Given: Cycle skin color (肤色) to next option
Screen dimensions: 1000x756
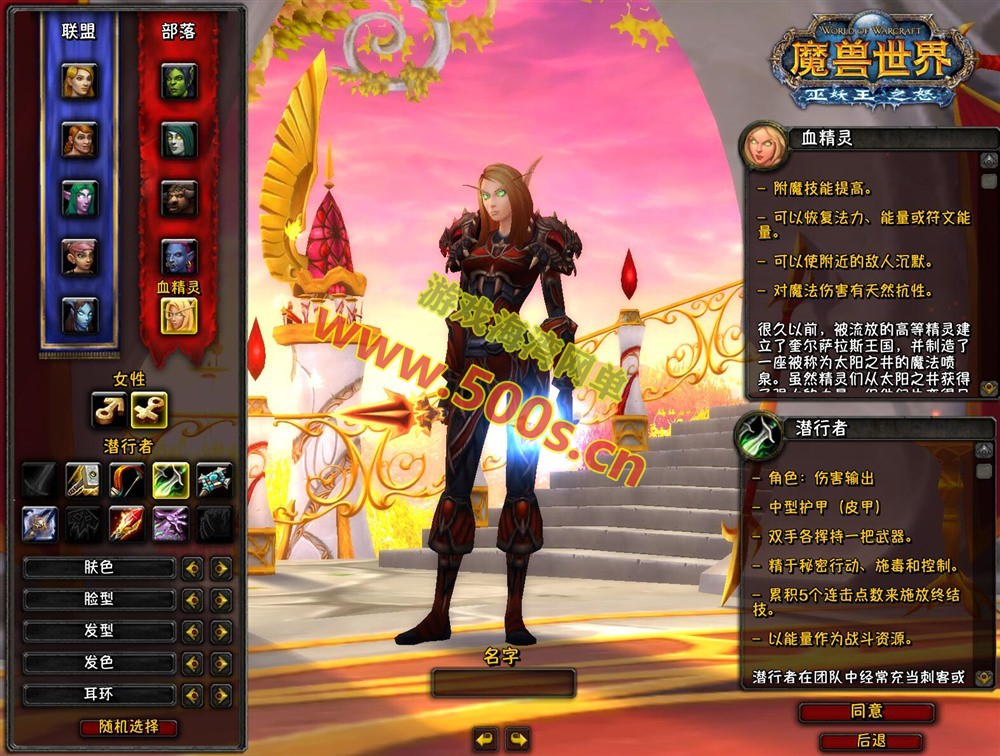Looking at the screenshot, I should 221,568.
